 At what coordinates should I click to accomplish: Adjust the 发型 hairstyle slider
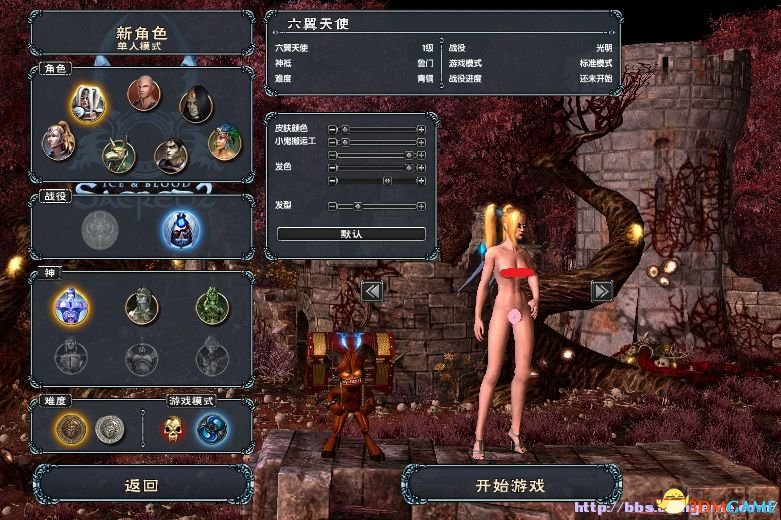(357, 206)
